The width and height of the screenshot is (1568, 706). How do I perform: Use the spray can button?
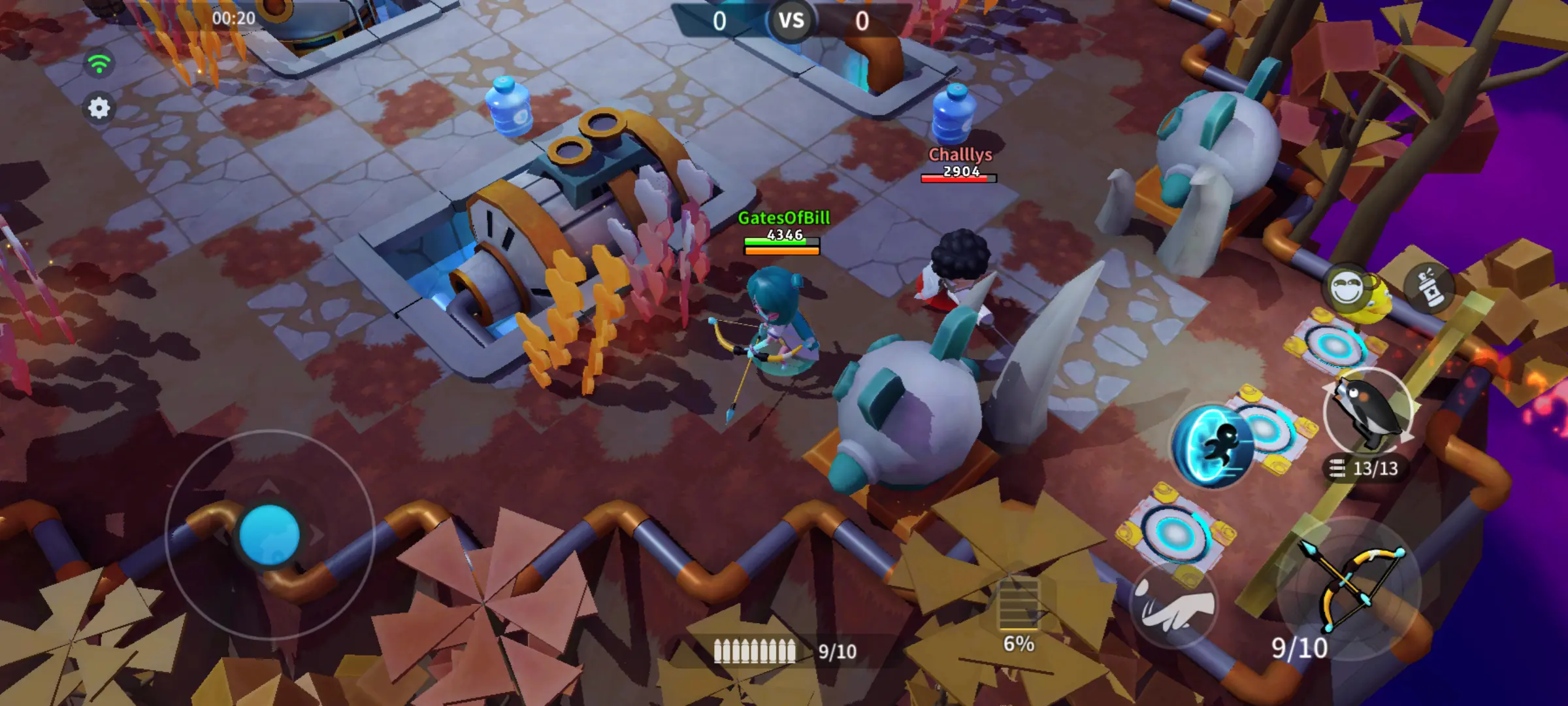coord(1430,286)
